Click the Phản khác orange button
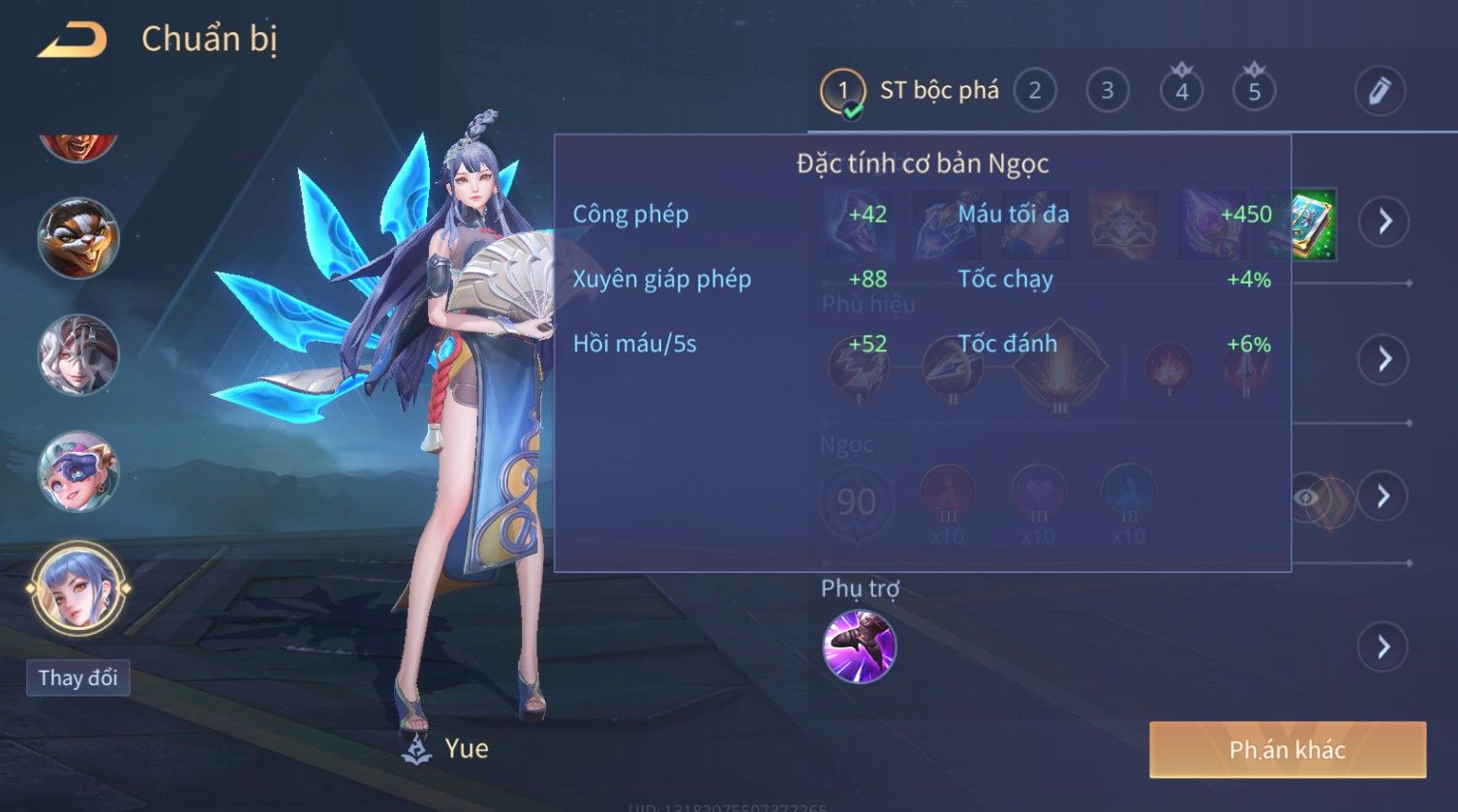Viewport: 1458px width, 812px height. click(1287, 749)
